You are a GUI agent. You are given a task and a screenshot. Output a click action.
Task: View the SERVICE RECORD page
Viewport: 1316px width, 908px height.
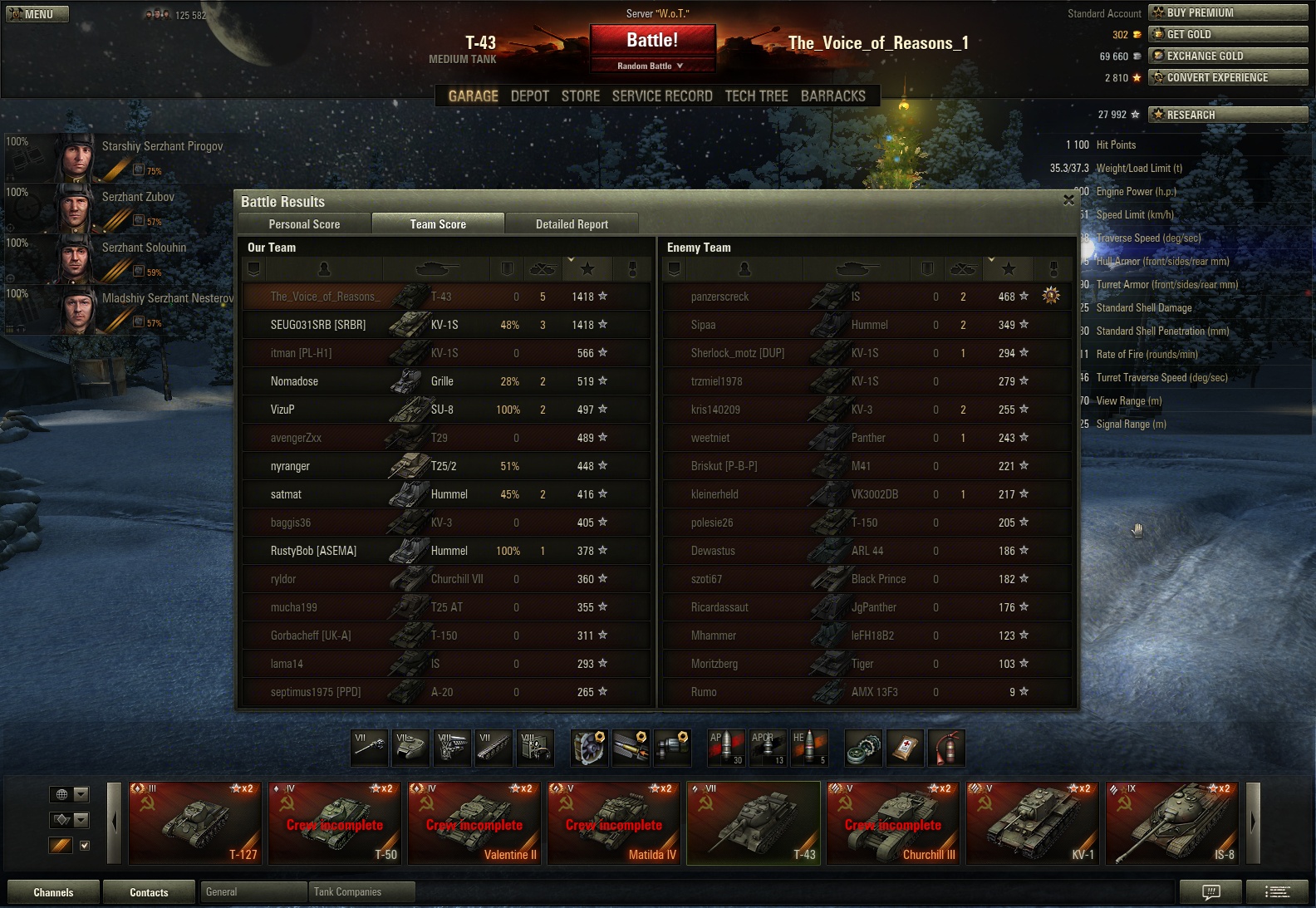pos(662,96)
